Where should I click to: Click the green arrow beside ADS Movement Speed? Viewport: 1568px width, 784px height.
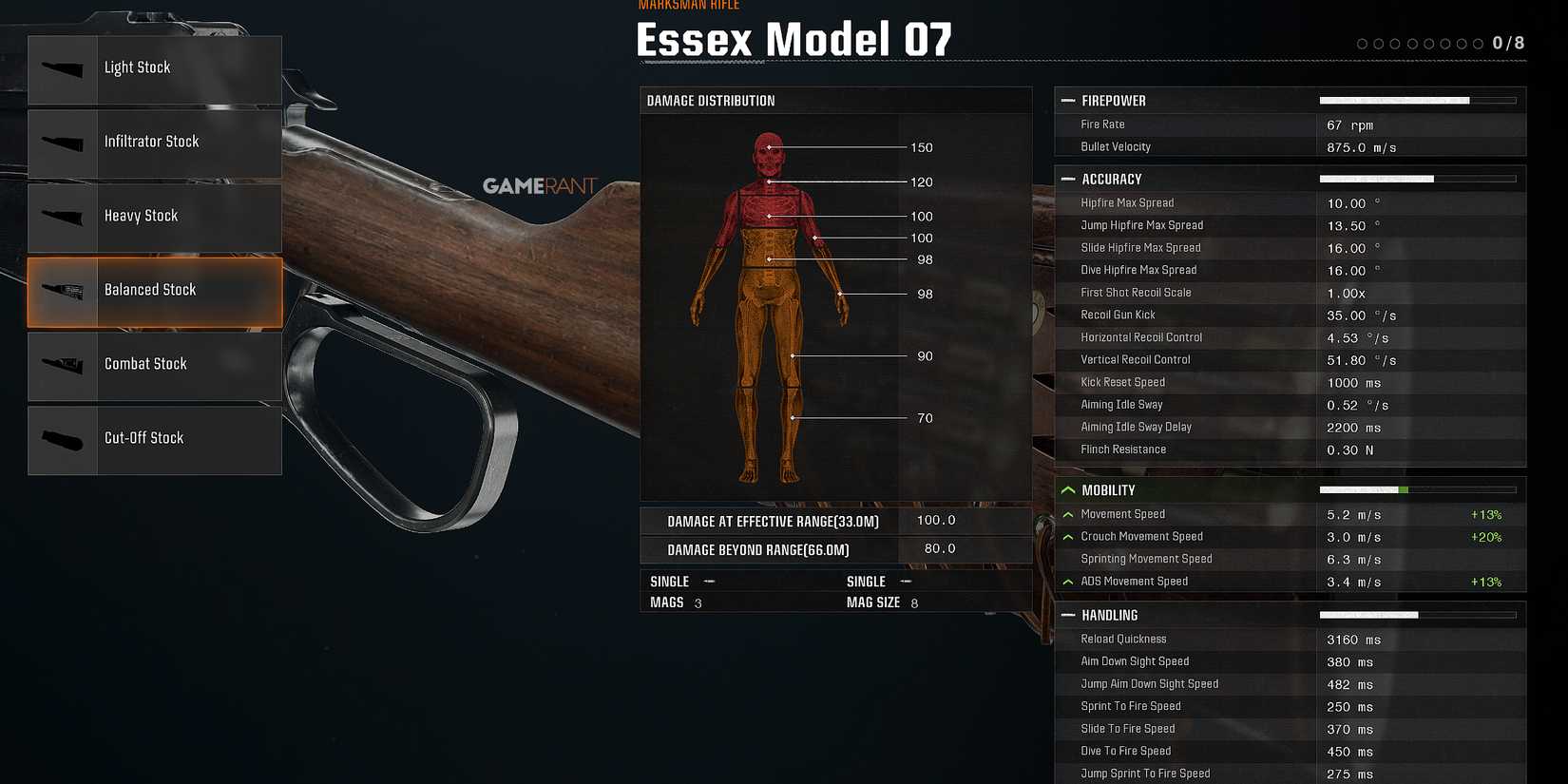(1069, 581)
